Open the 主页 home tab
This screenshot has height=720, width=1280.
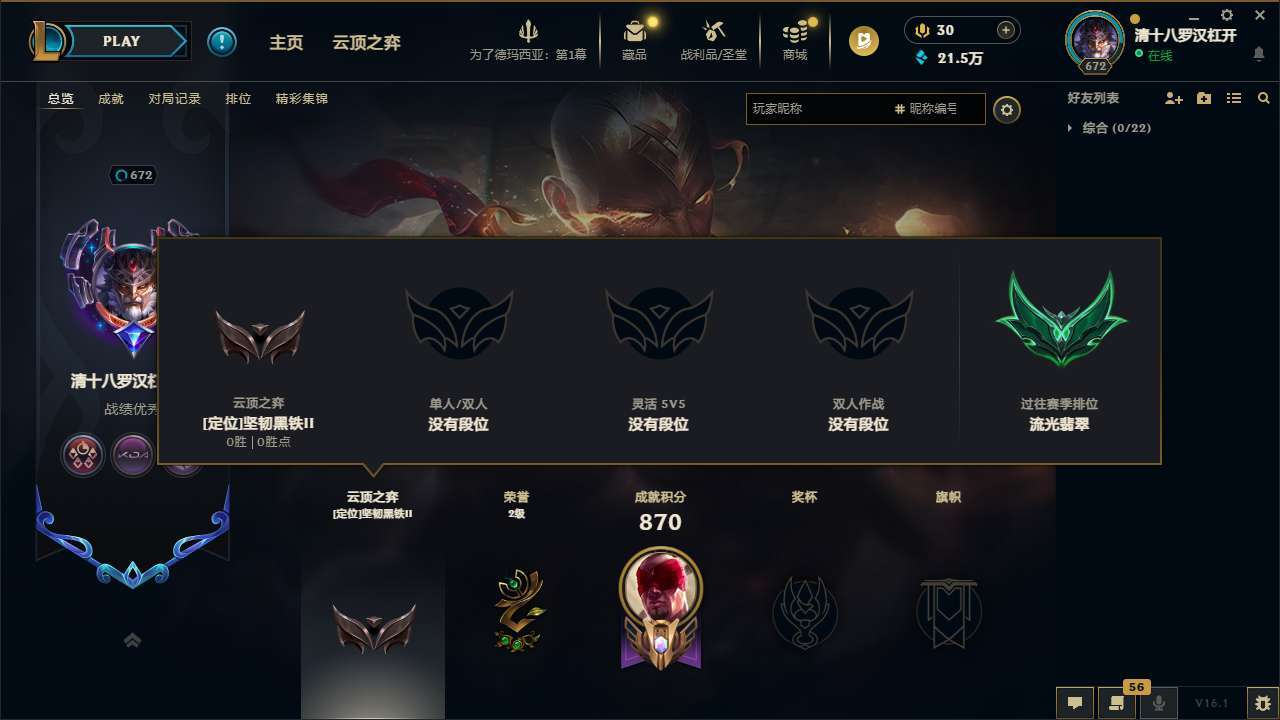click(x=286, y=43)
